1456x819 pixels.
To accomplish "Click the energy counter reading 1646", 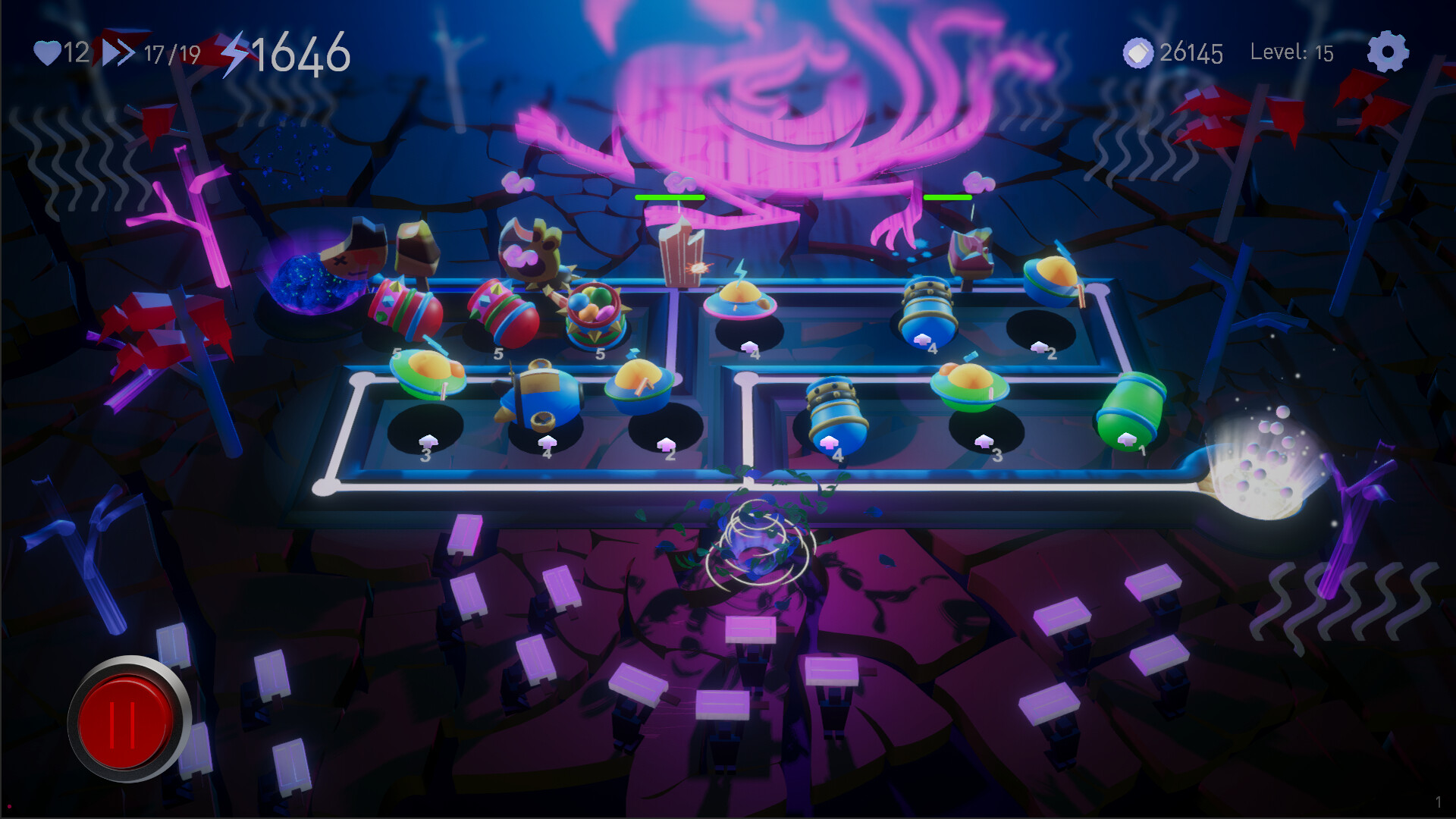I will pos(302,52).
